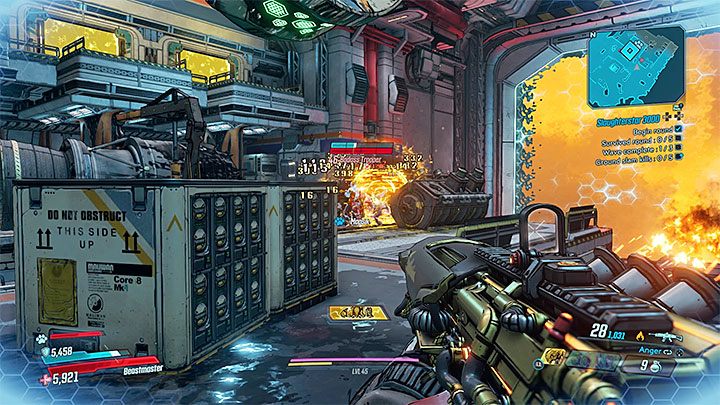Toggle the Anger weapon mode indicator
This screenshot has height=405, width=720.
tap(650, 352)
